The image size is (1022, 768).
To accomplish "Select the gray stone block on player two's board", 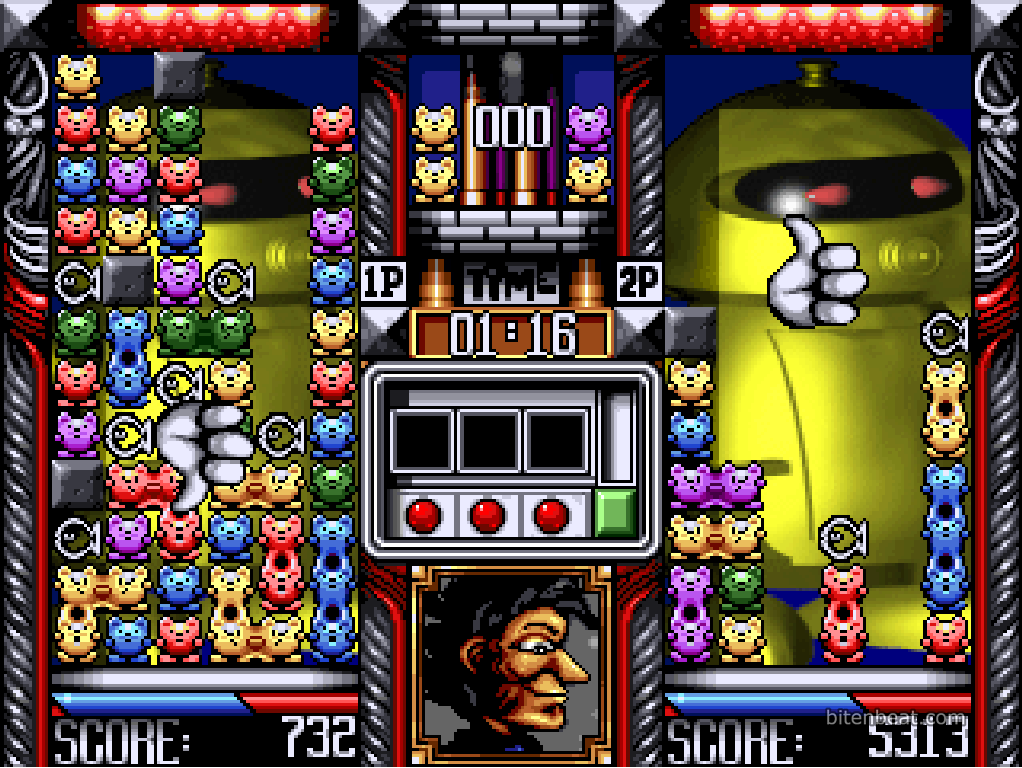I will pos(690,332).
